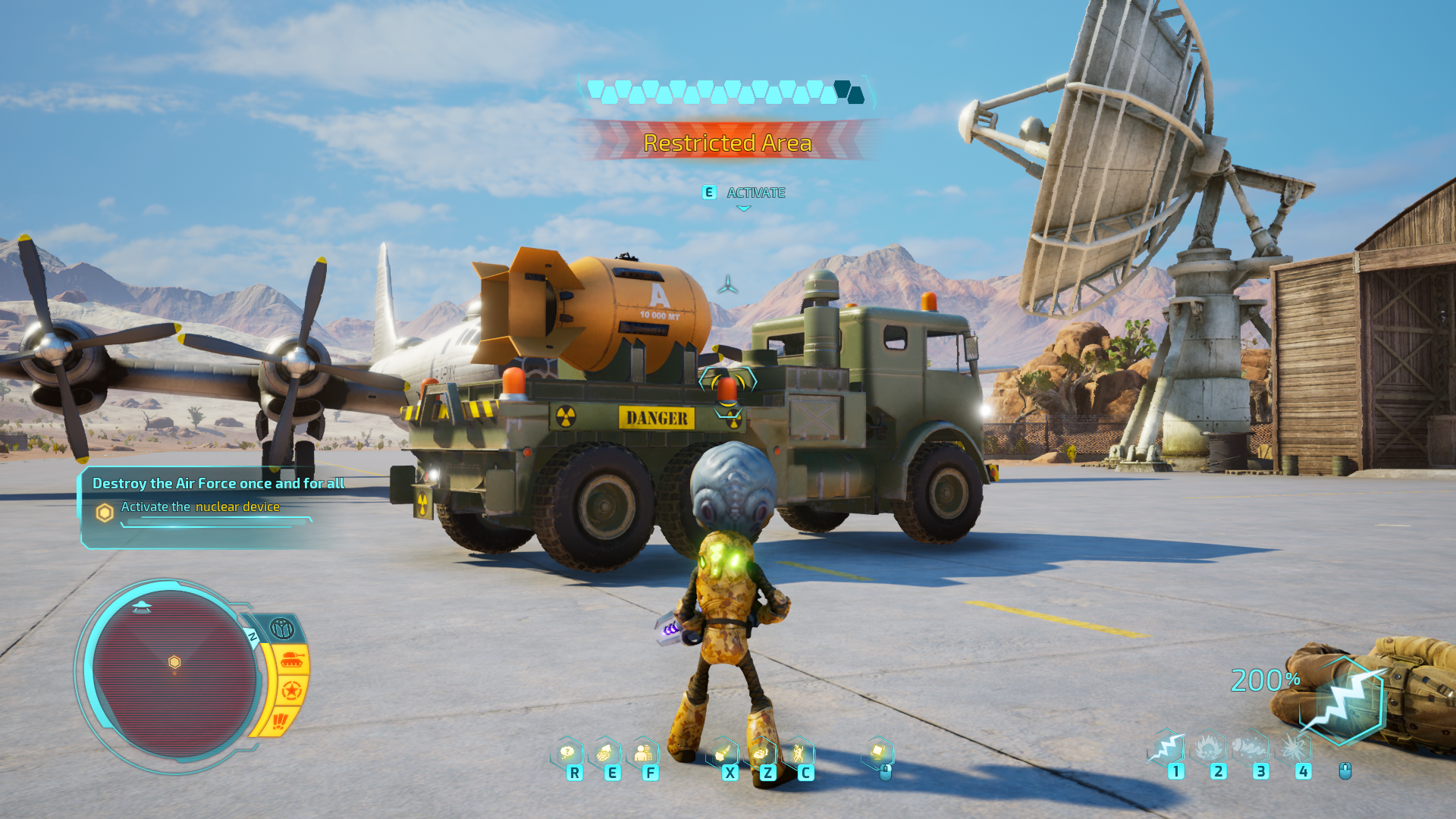The width and height of the screenshot is (1456, 819).
Task: Select the starburst weapon in slot four
Action: pos(1295,748)
